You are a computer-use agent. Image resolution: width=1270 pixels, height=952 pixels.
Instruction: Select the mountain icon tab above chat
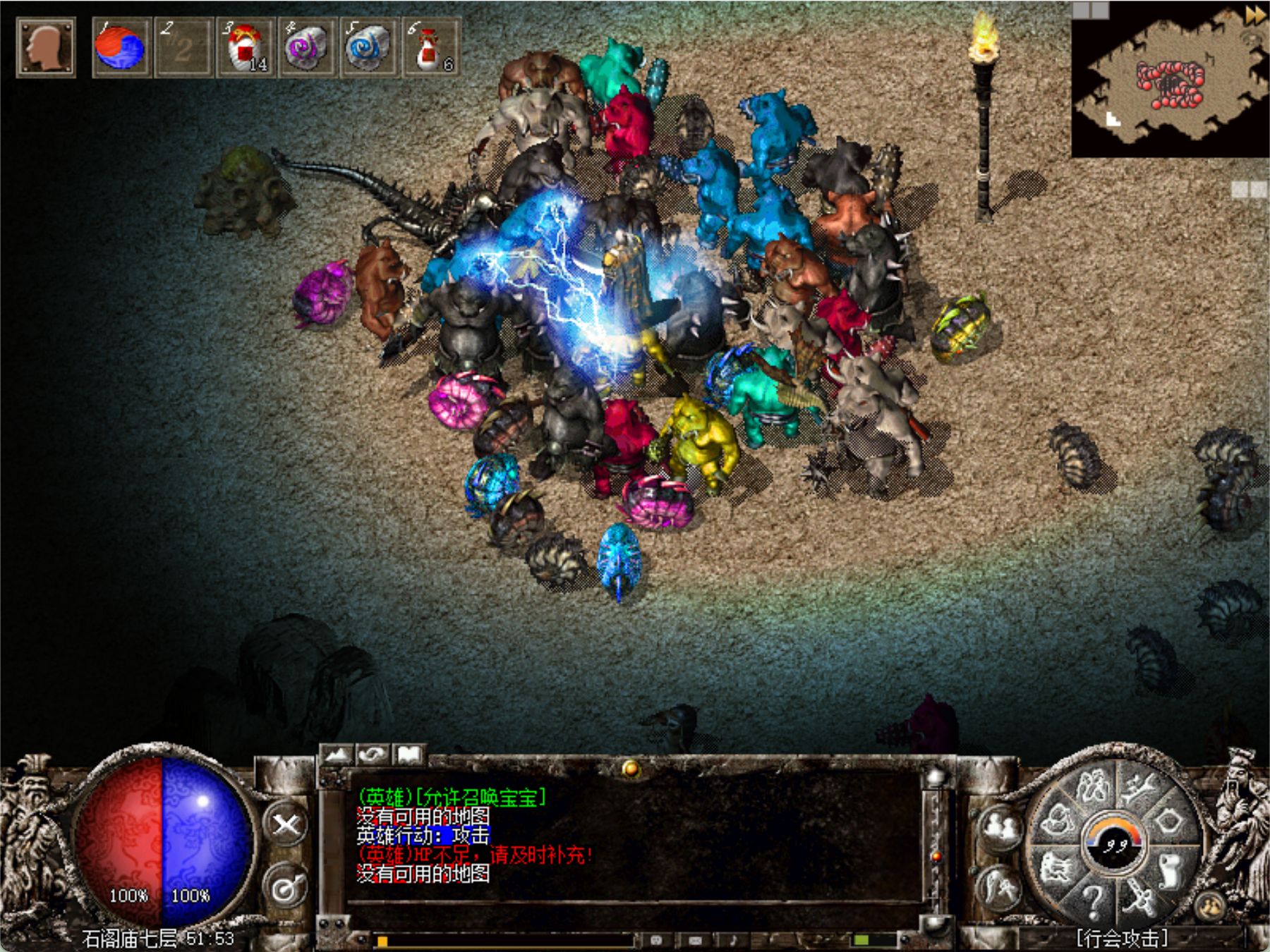pyautogui.click(x=338, y=755)
